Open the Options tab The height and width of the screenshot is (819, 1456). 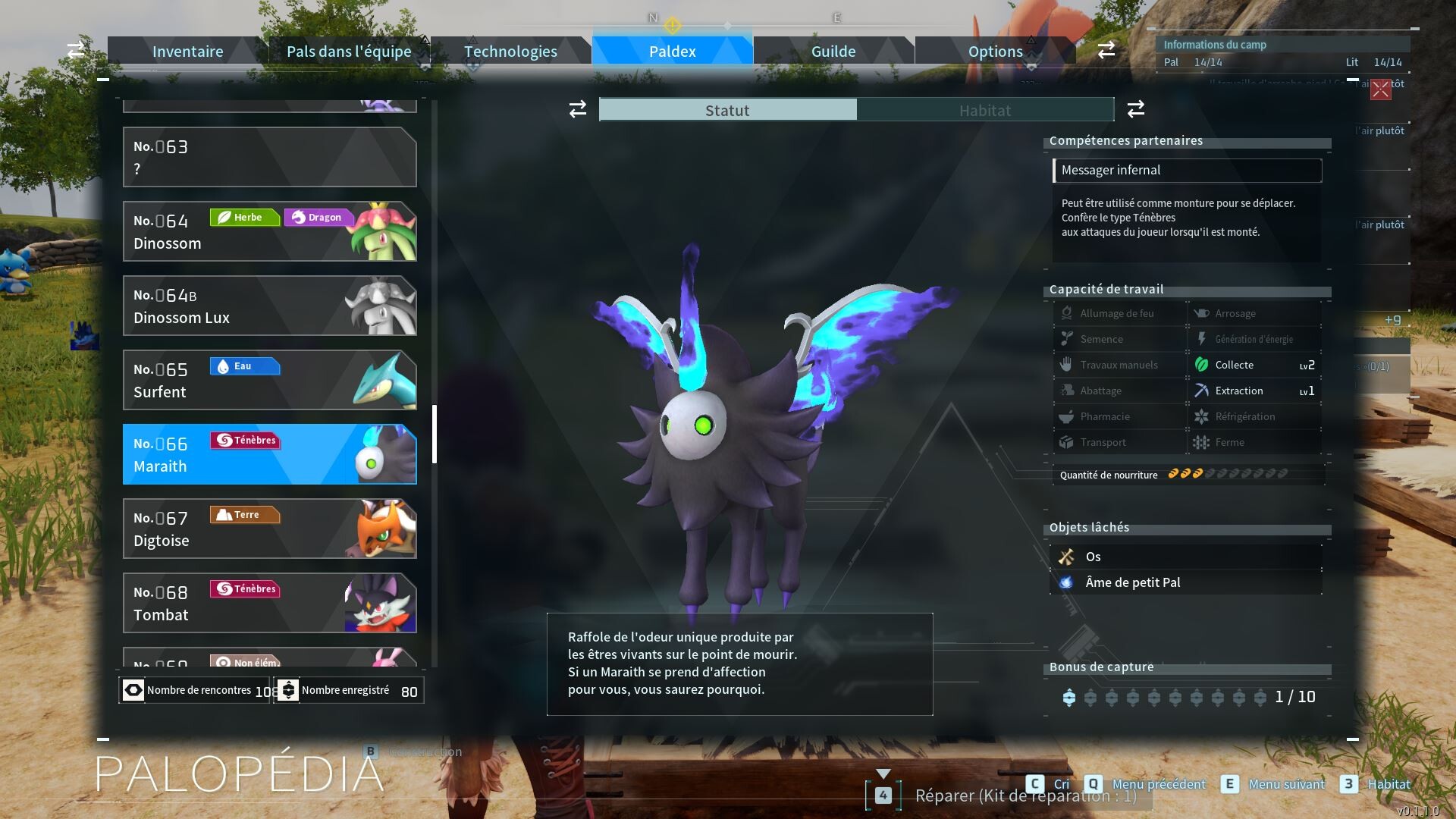(x=995, y=52)
